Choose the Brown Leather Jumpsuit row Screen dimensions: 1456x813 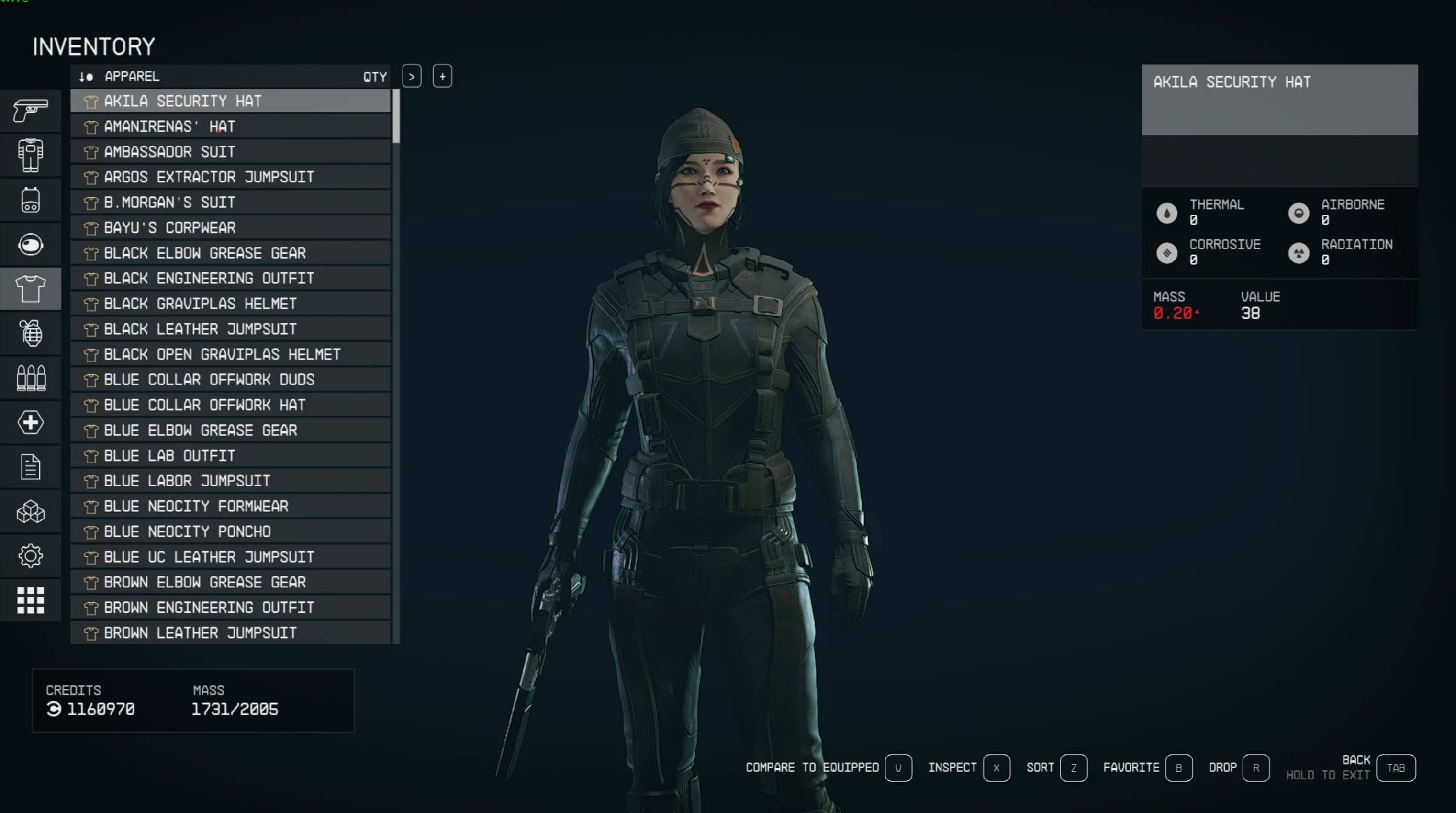tap(230, 632)
